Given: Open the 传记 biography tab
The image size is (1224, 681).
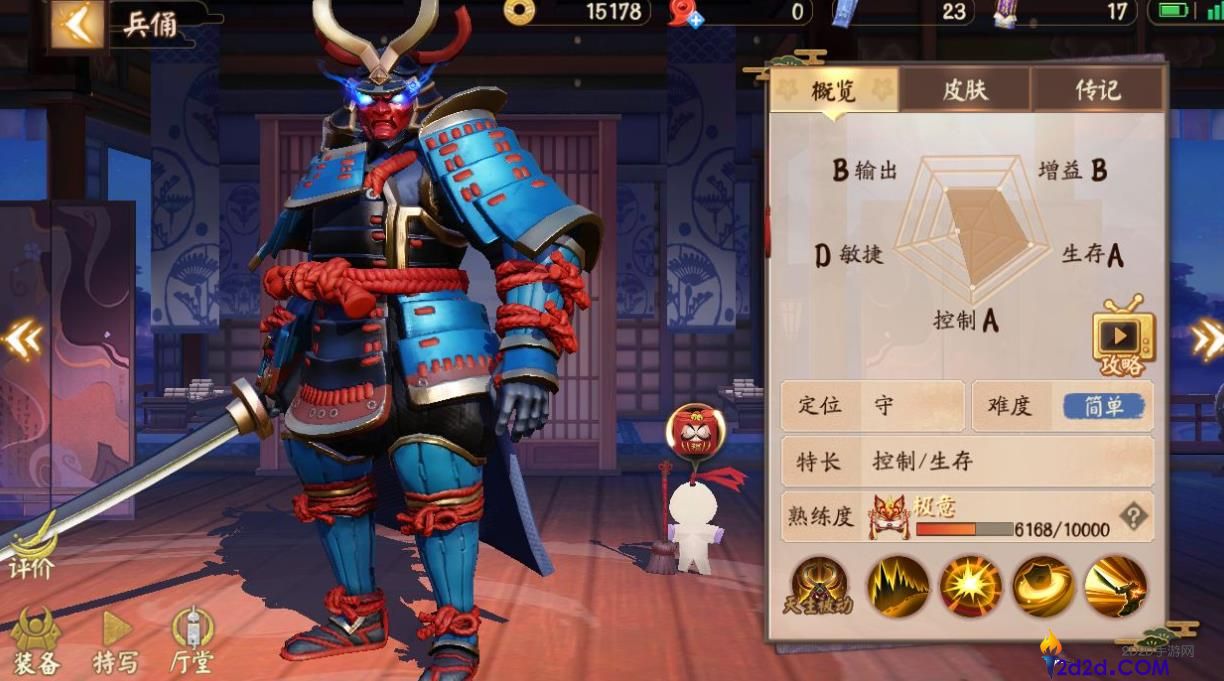Looking at the screenshot, I should tap(1097, 91).
